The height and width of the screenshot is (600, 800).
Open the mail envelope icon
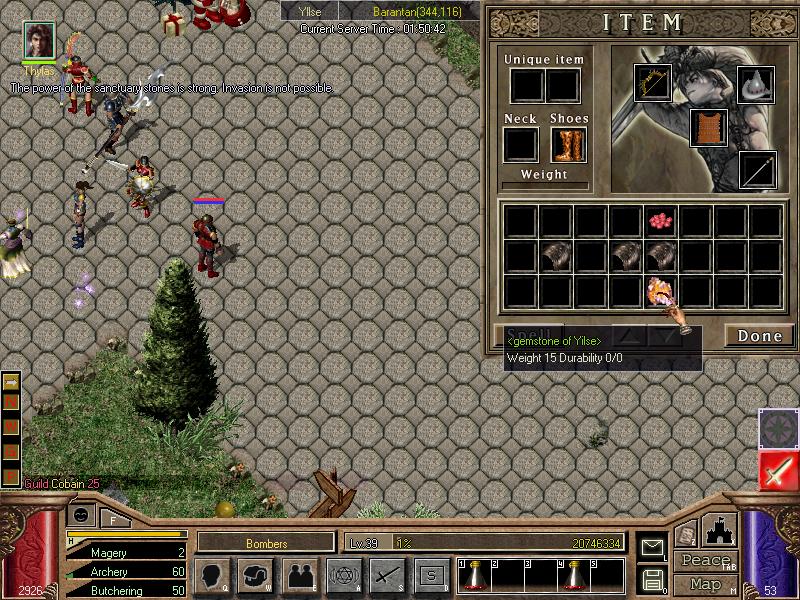point(651,546)
